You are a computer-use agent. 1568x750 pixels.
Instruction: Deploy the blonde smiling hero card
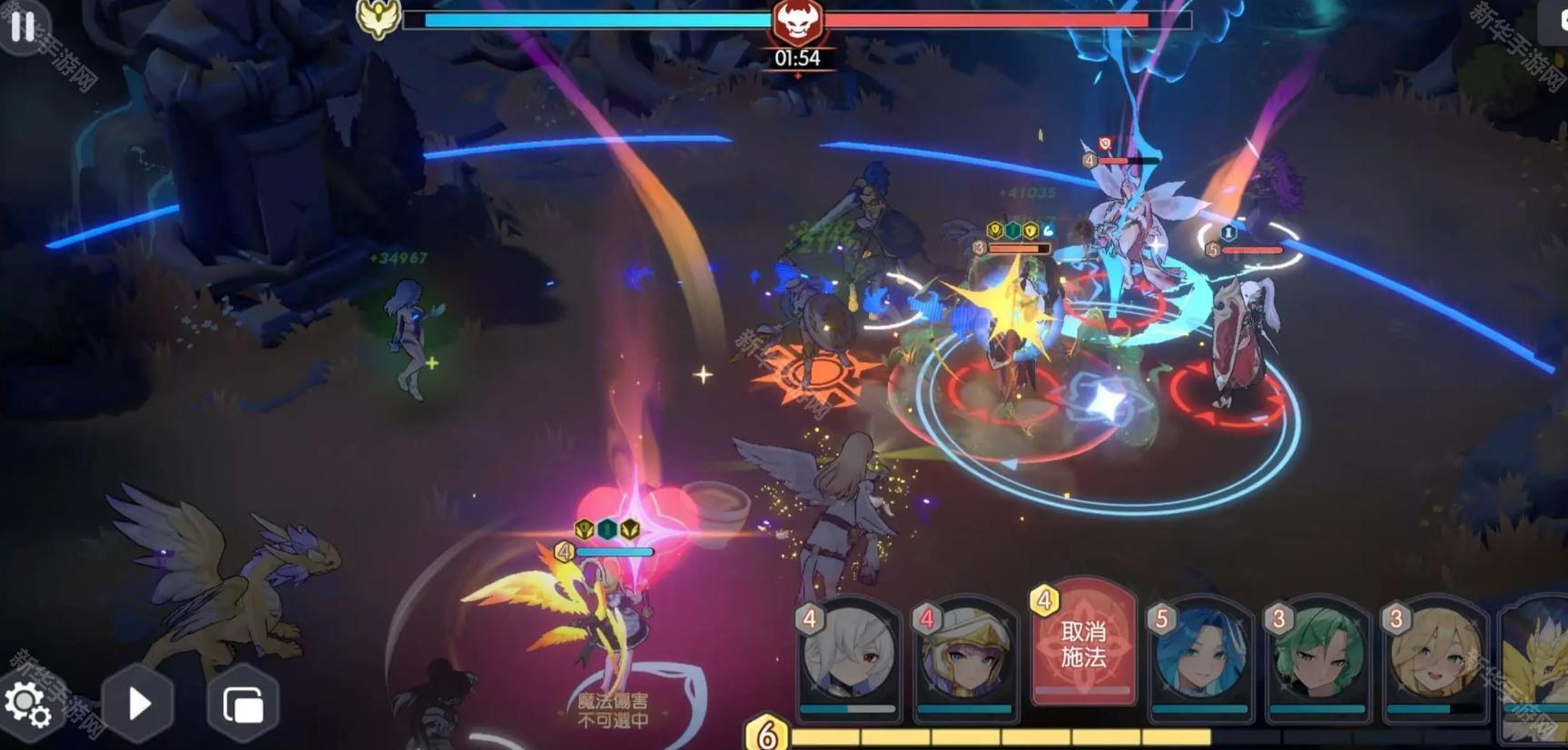pyautogui.click(x=1435, y=656)
